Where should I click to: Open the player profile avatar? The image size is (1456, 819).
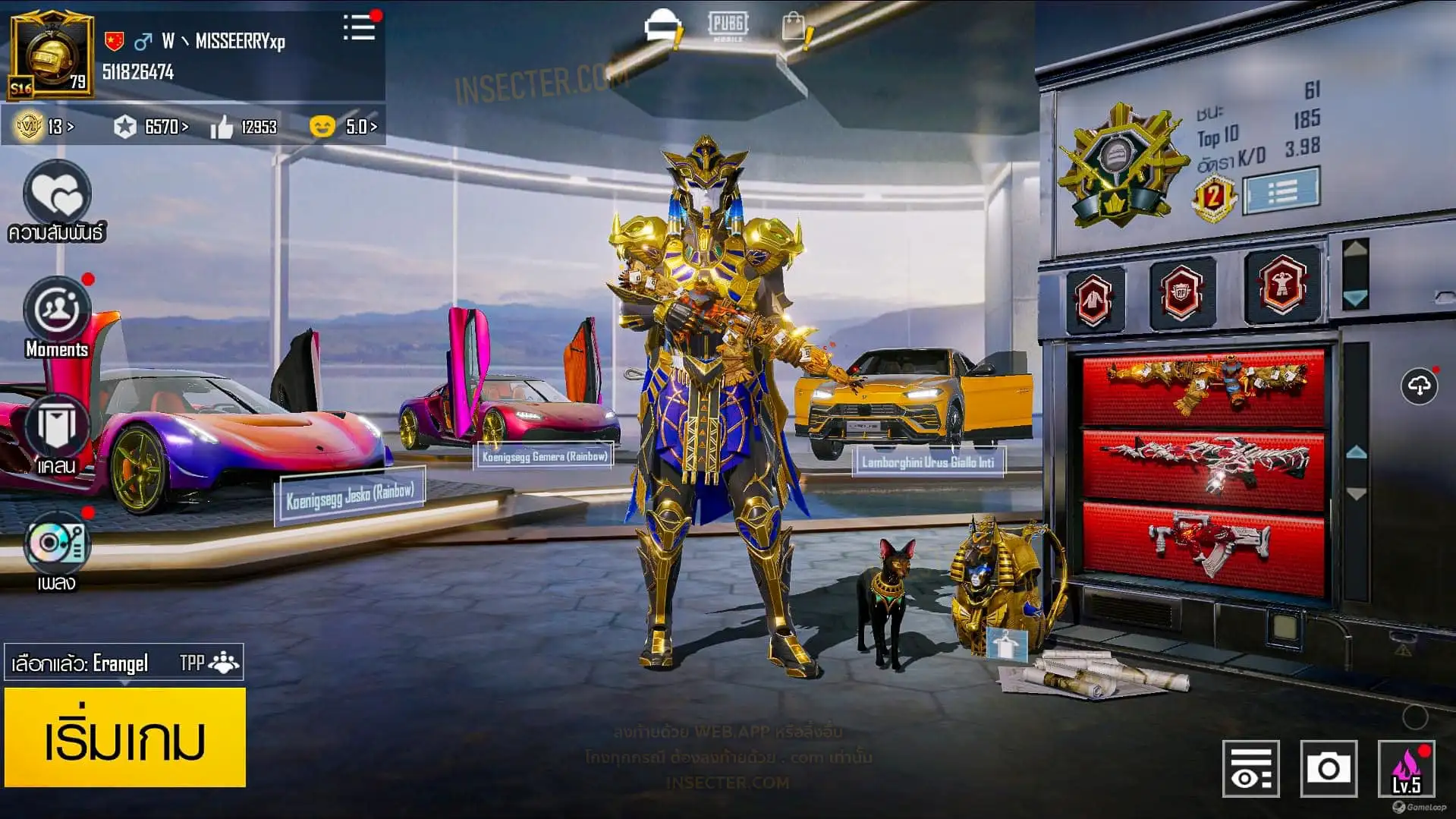52,55
